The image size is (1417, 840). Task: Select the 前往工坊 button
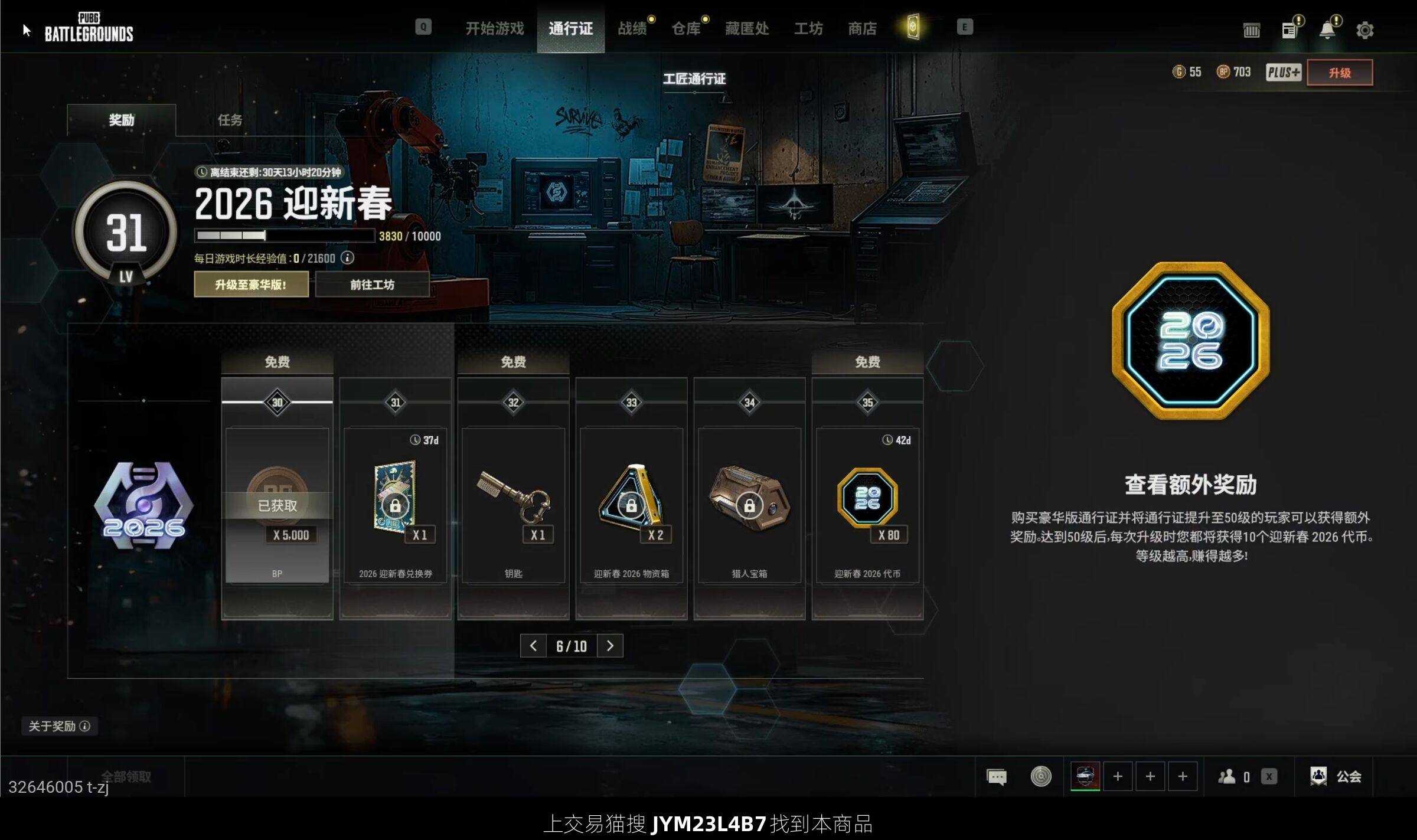pyautogui.click(x=372, y=285)
